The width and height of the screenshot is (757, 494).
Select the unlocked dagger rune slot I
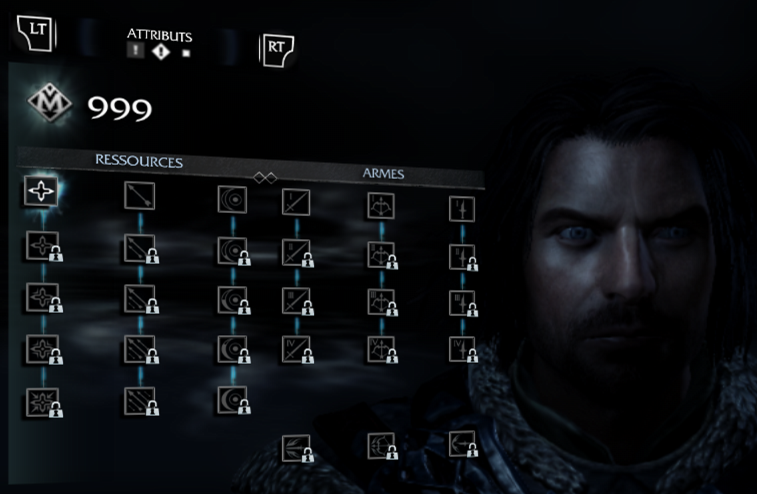tap(461, 209)
